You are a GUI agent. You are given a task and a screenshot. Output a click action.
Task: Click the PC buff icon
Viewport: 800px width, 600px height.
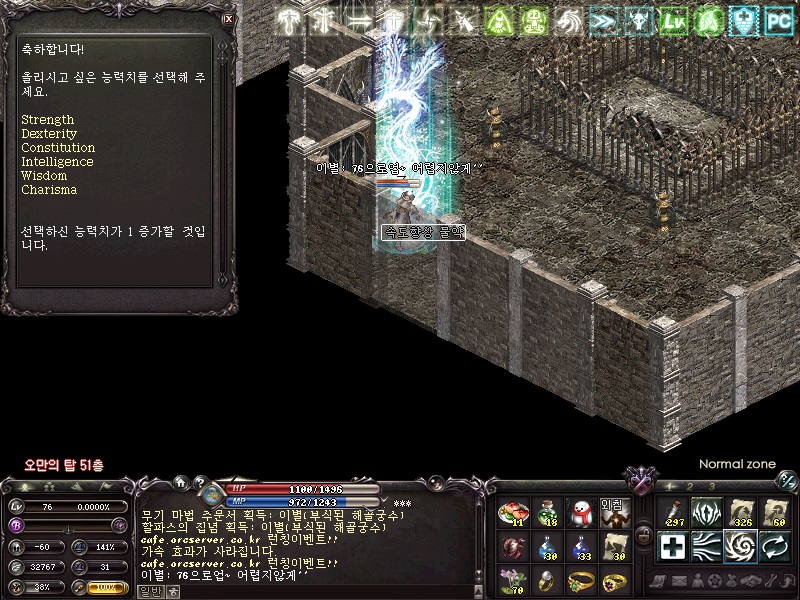click(778, 19)
